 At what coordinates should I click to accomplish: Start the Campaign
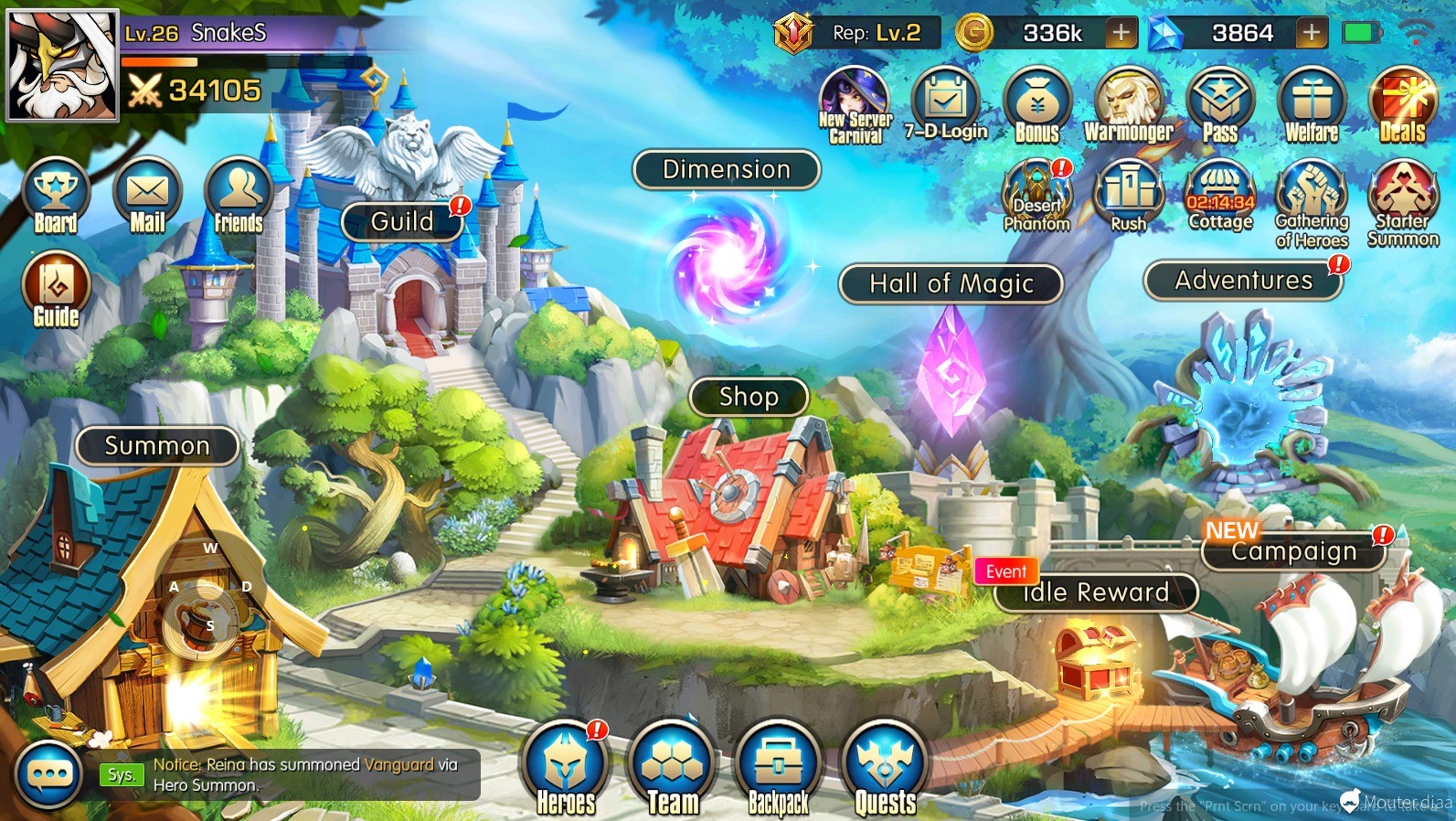tap(1293, 551)
